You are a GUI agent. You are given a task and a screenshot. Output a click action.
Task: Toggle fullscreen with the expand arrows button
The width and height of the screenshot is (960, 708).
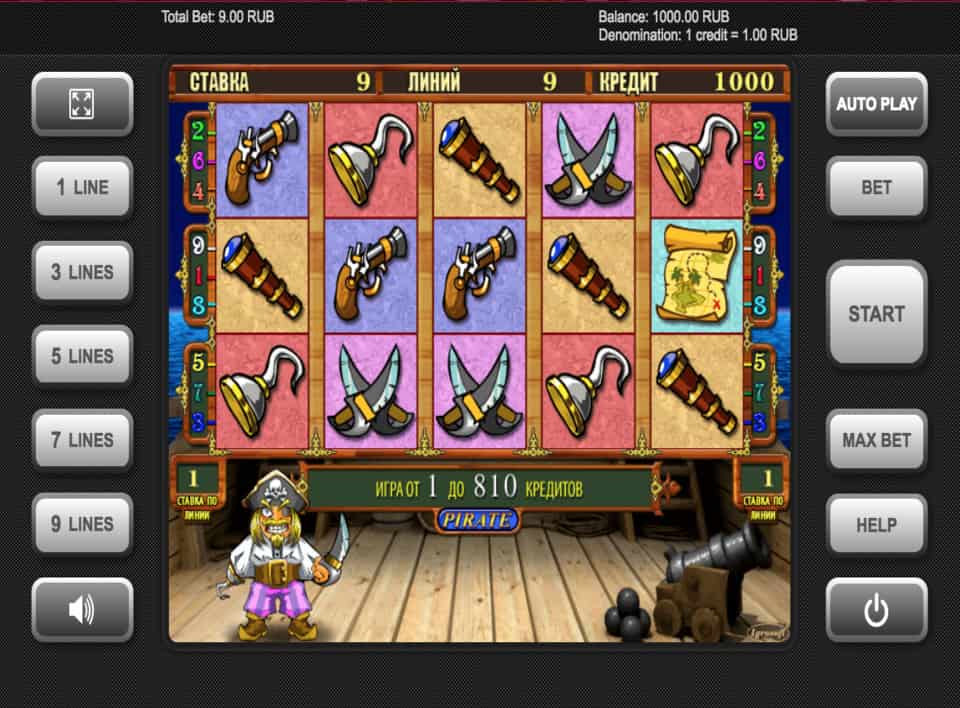click(82, 103)
